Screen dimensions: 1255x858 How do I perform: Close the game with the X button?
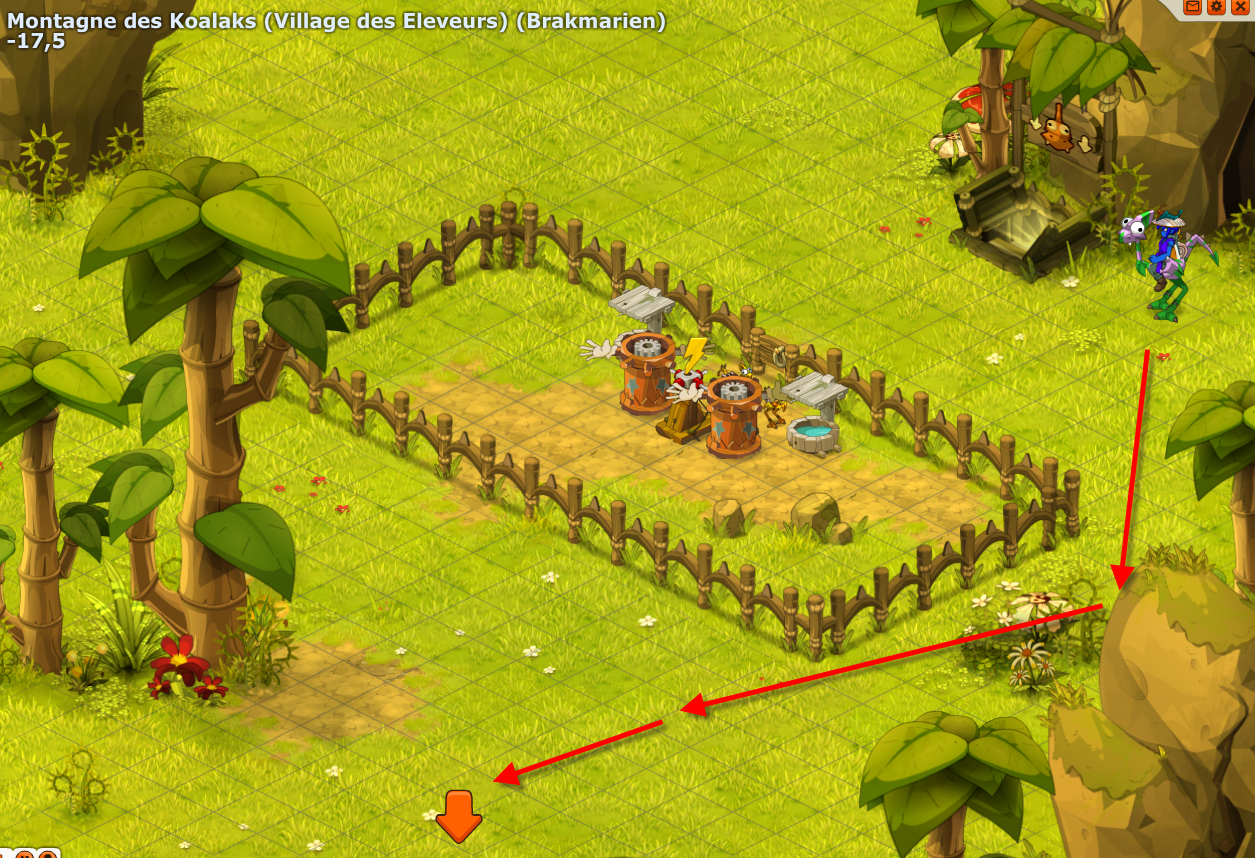pos(1241,6)
